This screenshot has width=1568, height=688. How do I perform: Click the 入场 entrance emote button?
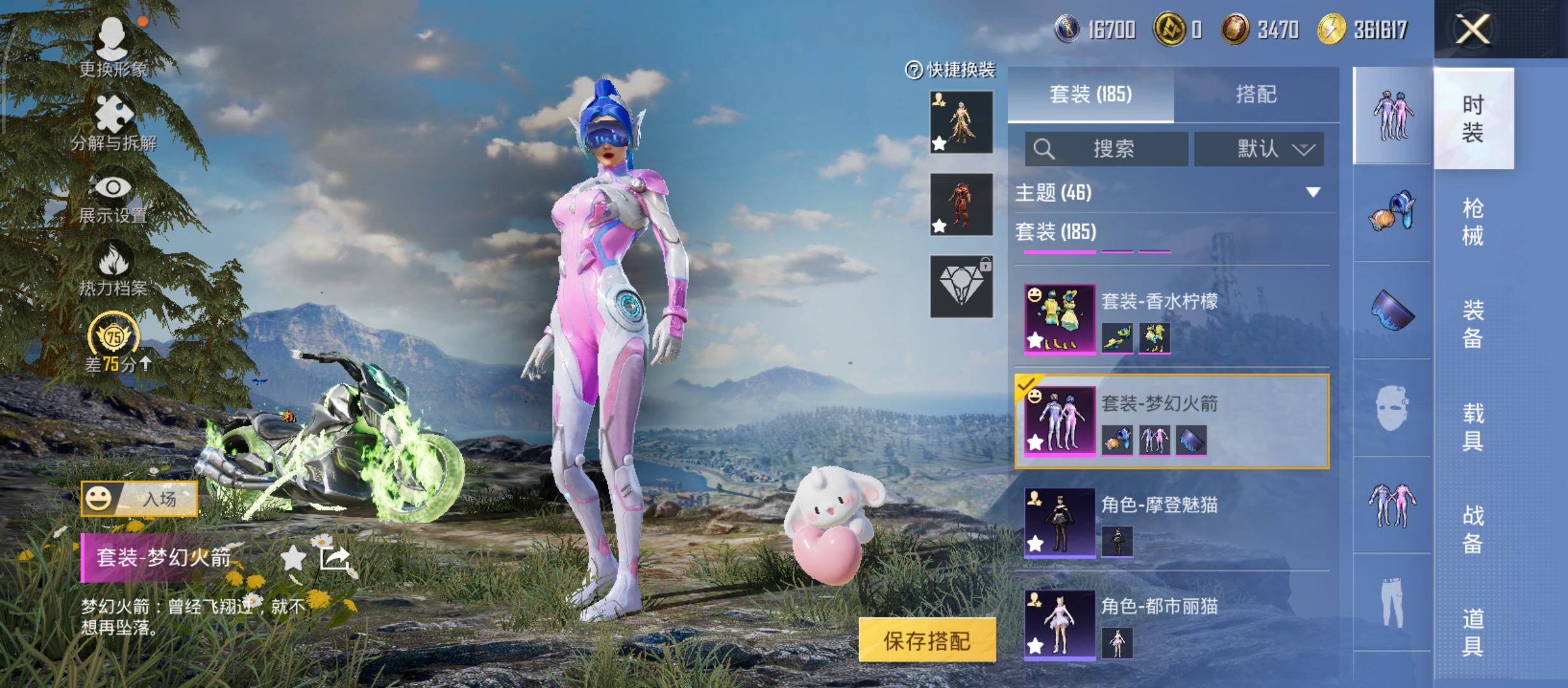click(140, 498)
